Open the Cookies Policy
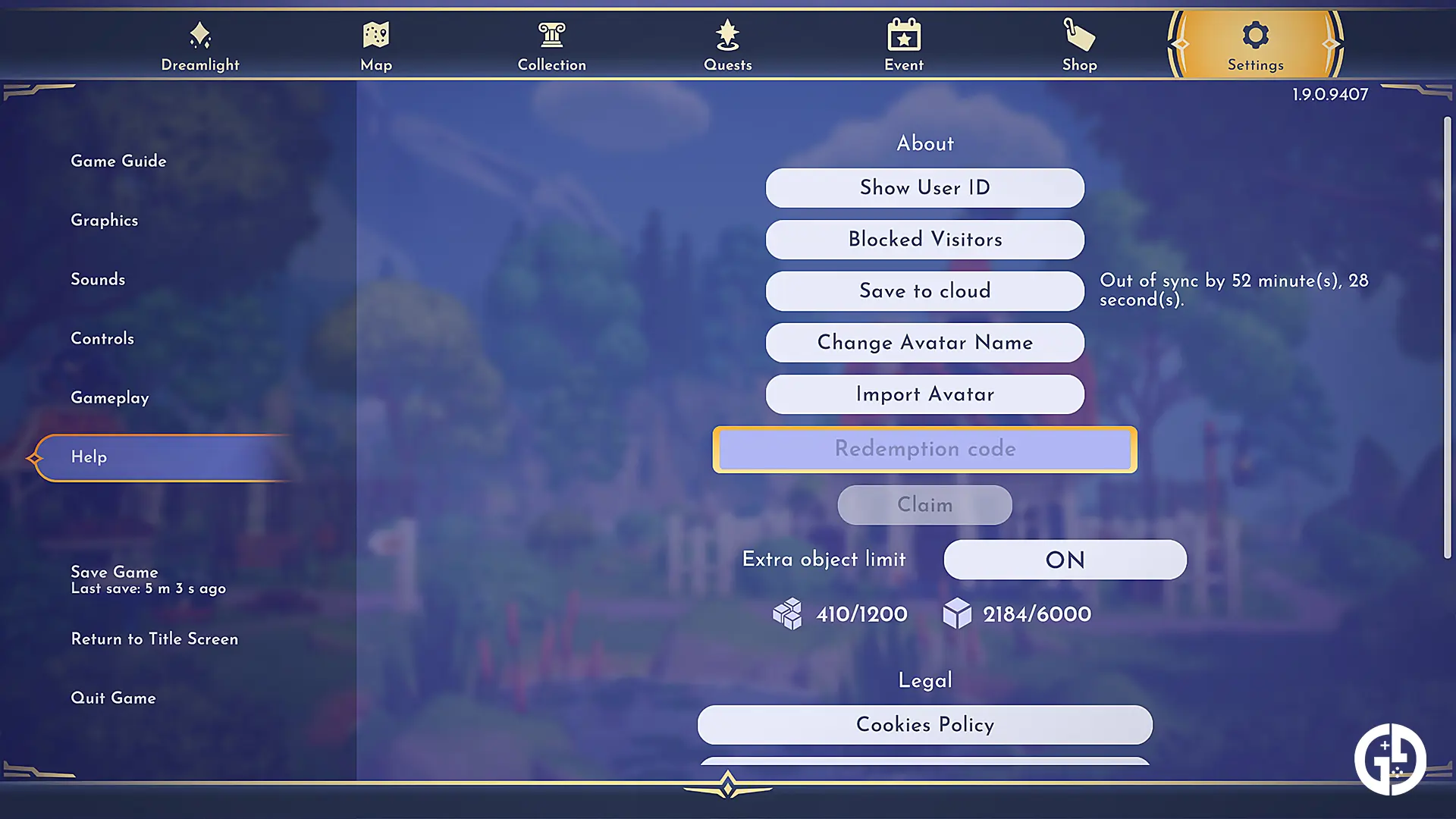 [924, 725]
